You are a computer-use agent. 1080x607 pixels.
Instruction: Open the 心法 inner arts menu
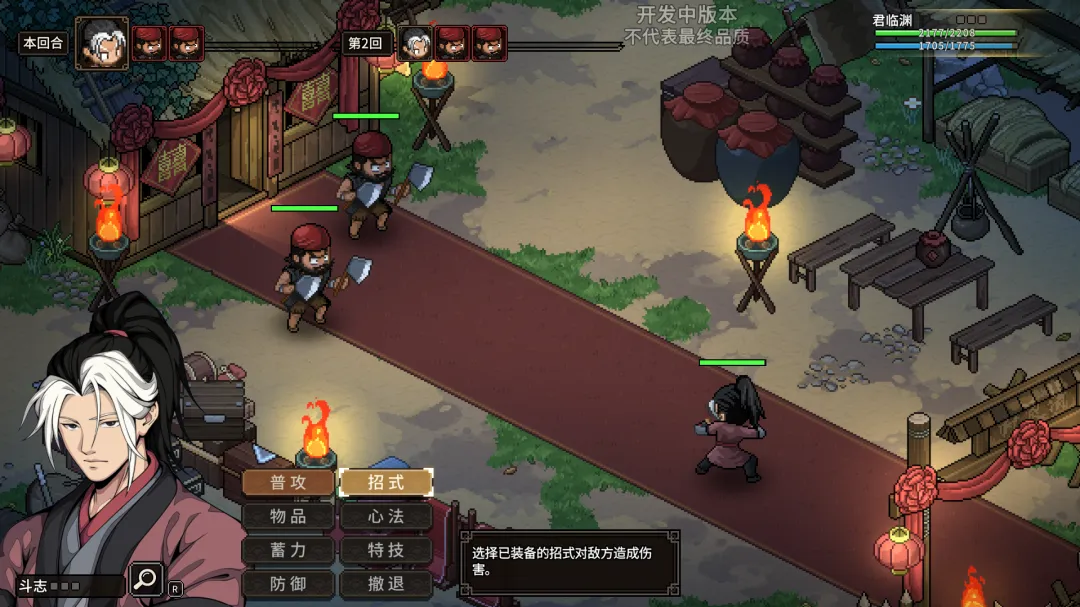386,517
